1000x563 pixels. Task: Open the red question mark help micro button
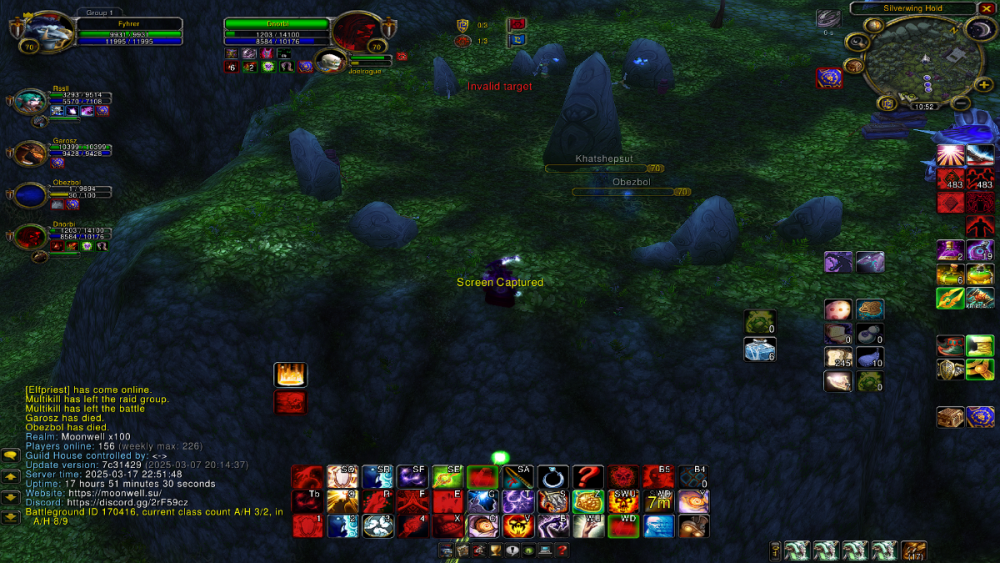pos(563,550)
